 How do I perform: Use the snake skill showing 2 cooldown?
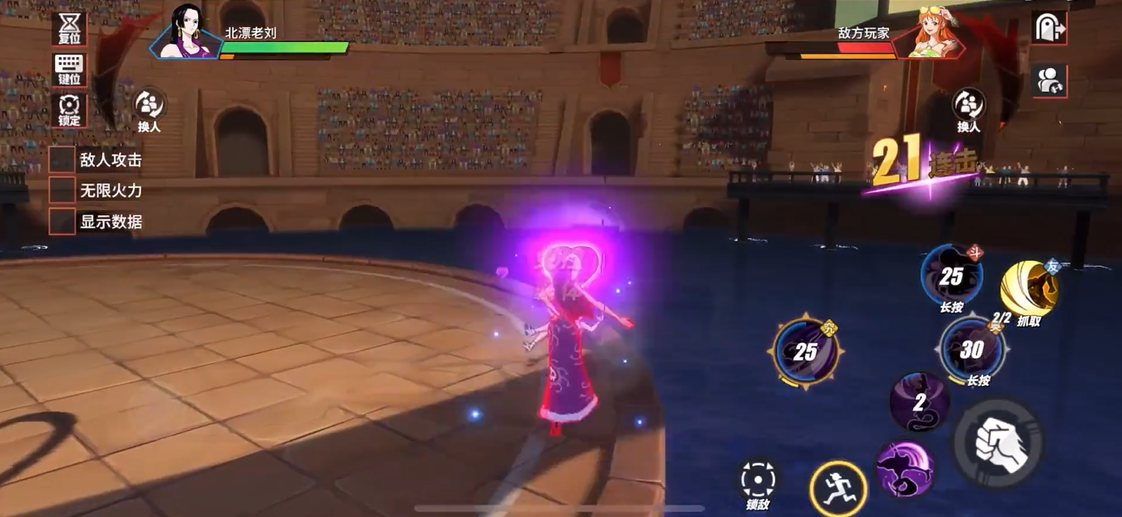[919, 402]
